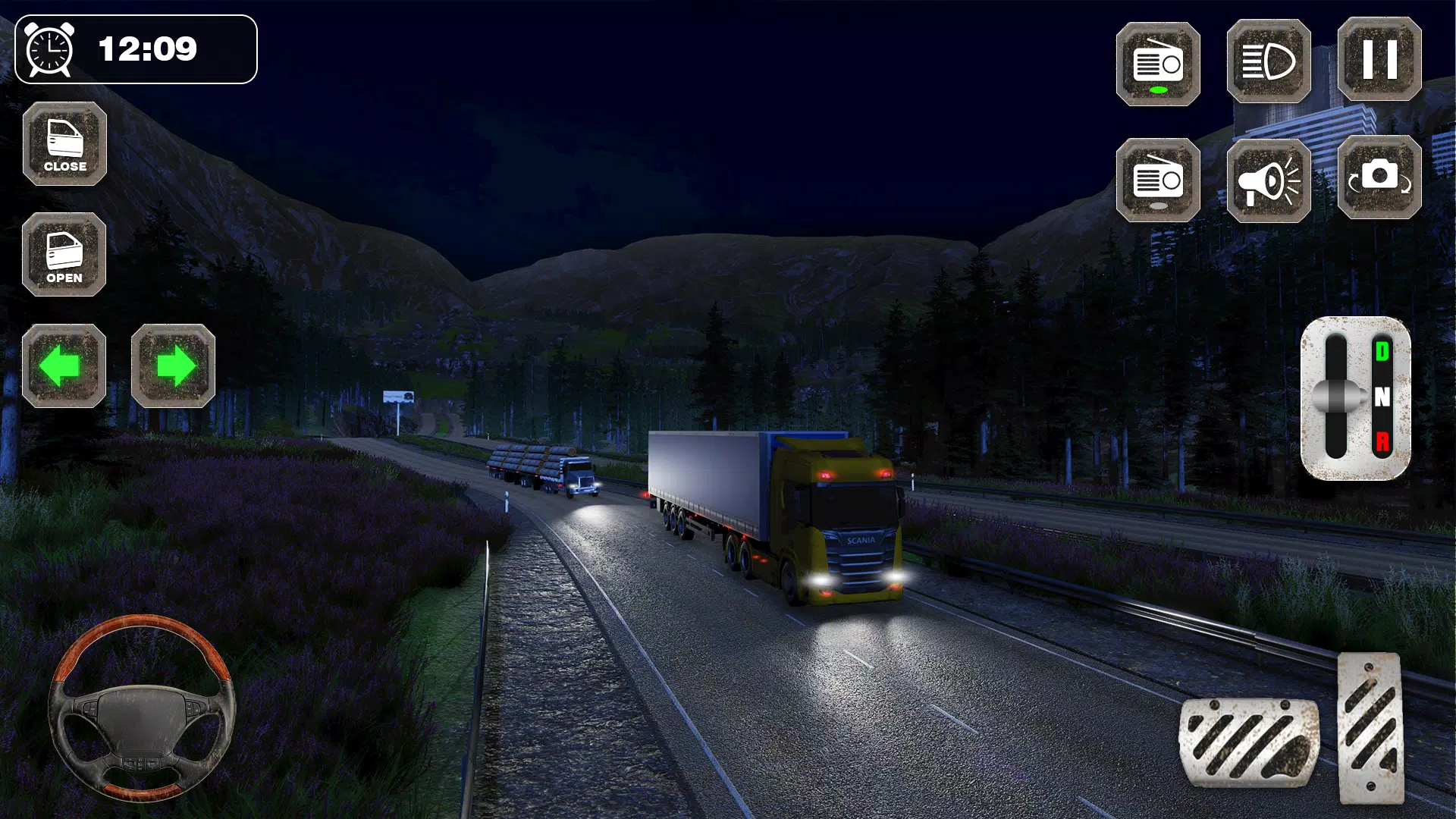
Task: Click the radio button with green indicator
Action: click(x=1157, y=64)
